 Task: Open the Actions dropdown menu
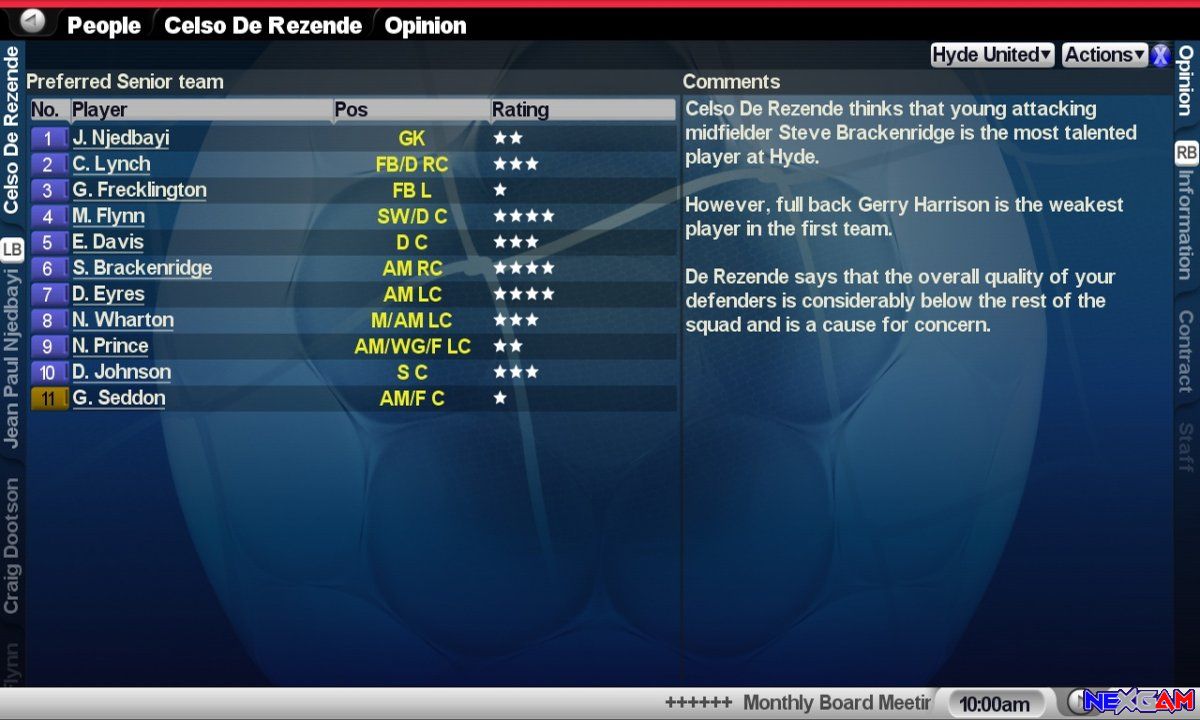click(x=1104, y=56)
